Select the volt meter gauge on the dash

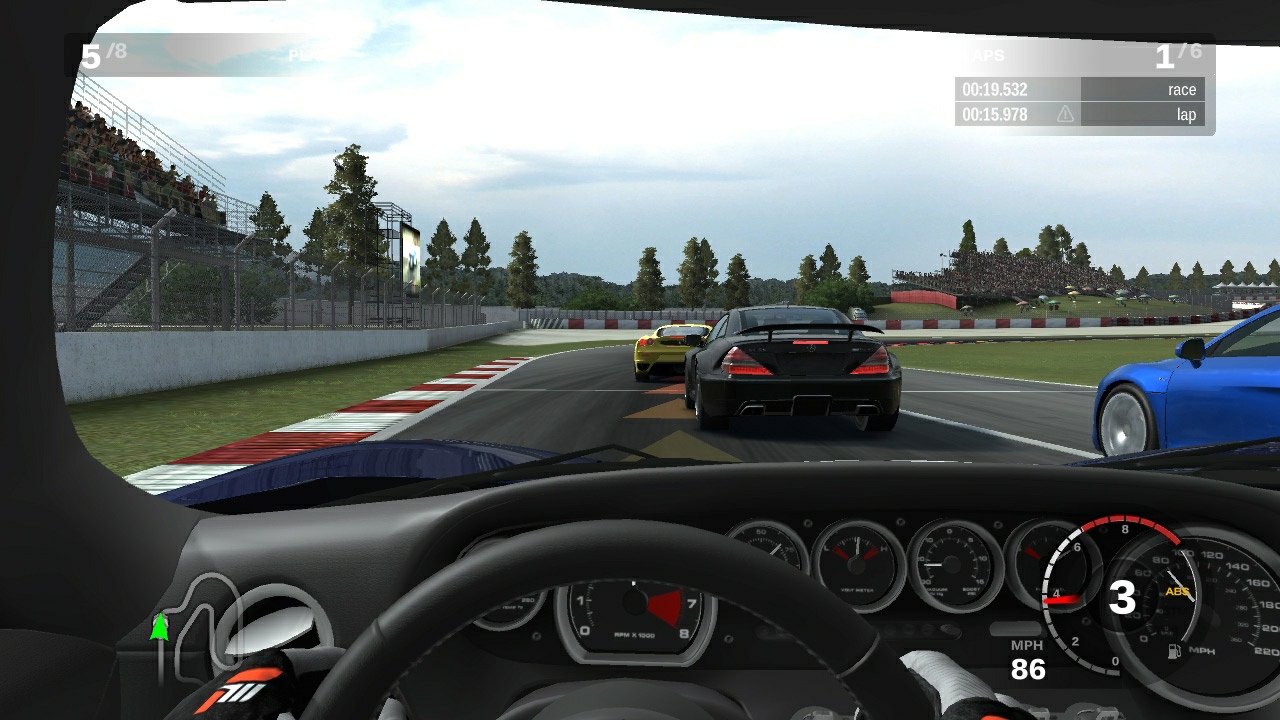(x=854, y=563)
